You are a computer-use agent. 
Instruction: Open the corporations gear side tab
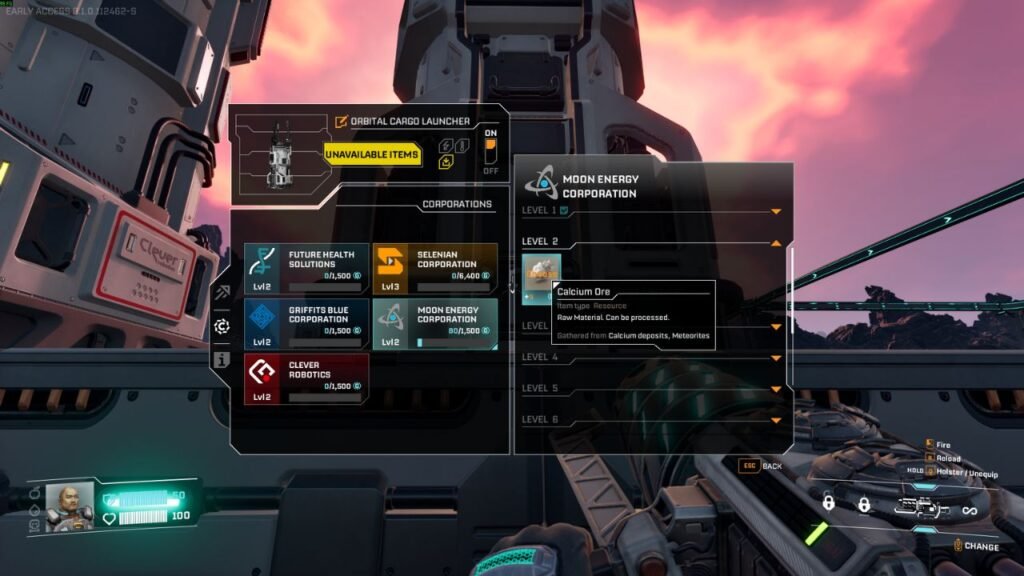tap(221, 326)
